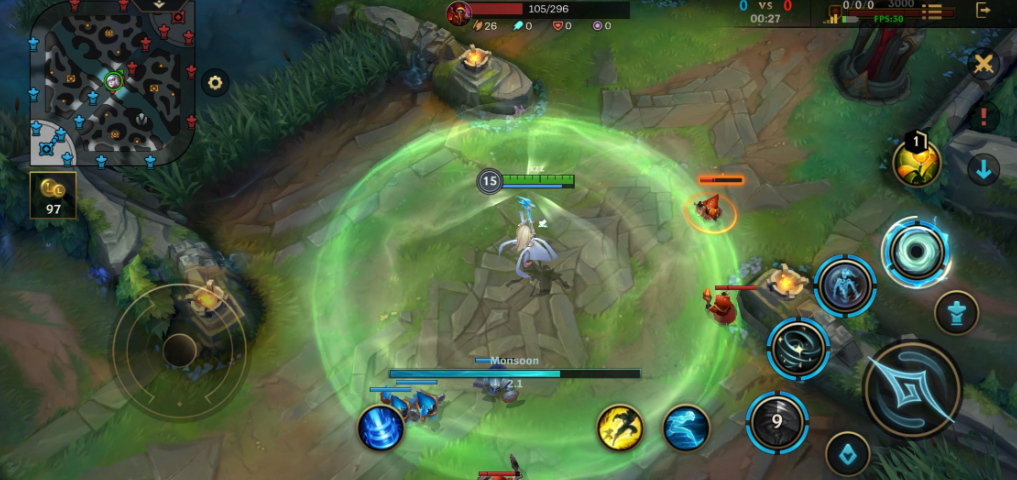Activate the blue Recall swirl button
The image size is (1017, 480).
pos(381,427)
